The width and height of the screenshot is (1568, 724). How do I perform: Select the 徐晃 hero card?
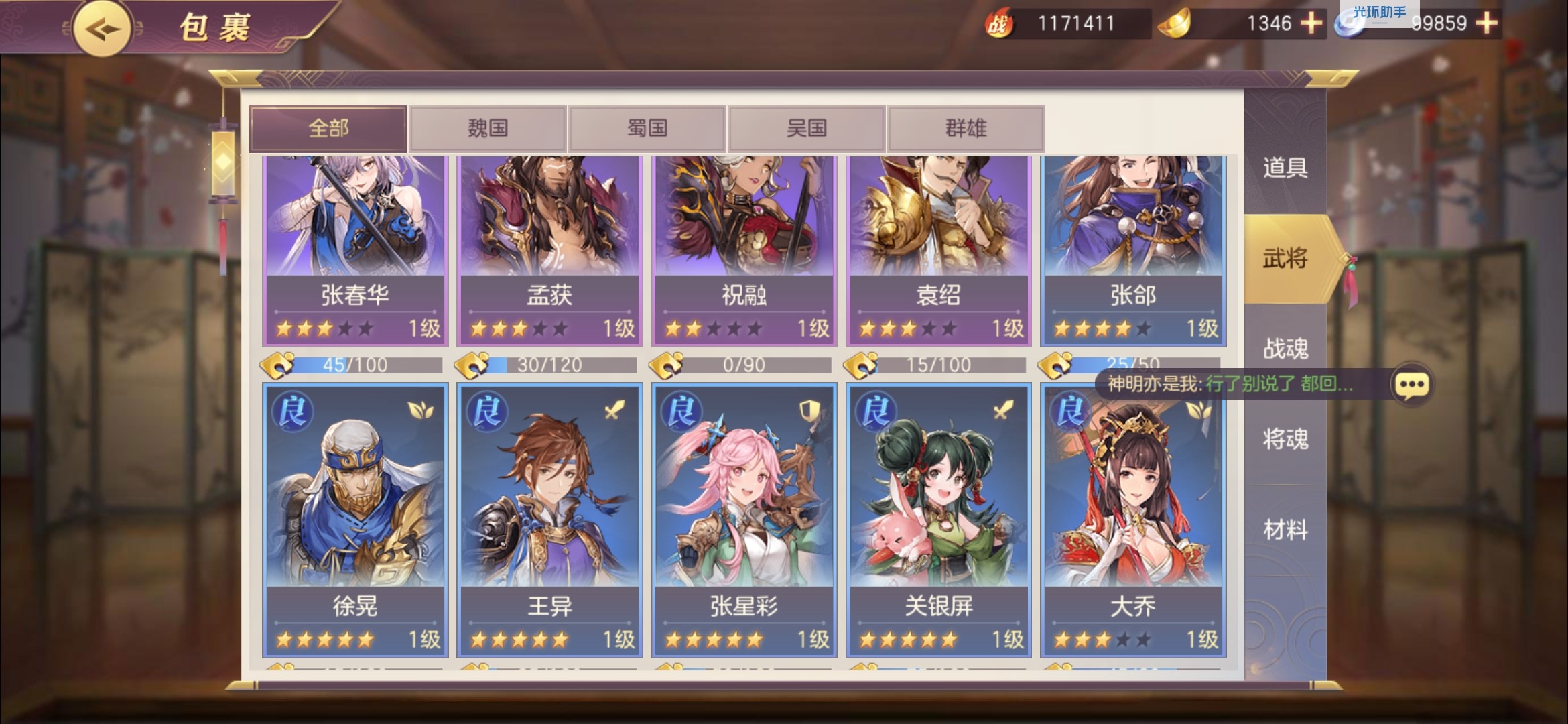pyautogui.click(x=355, y=520)
